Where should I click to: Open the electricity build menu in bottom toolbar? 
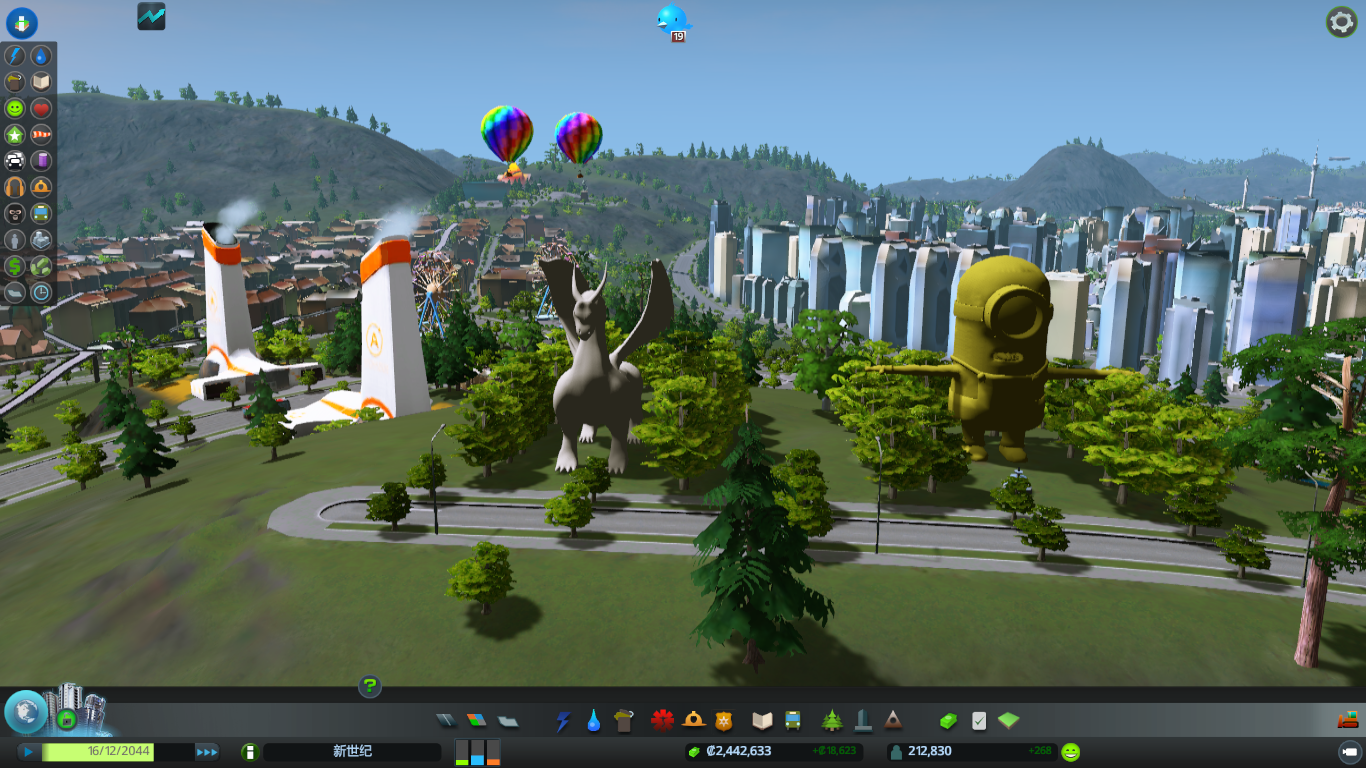click(563, 720)
